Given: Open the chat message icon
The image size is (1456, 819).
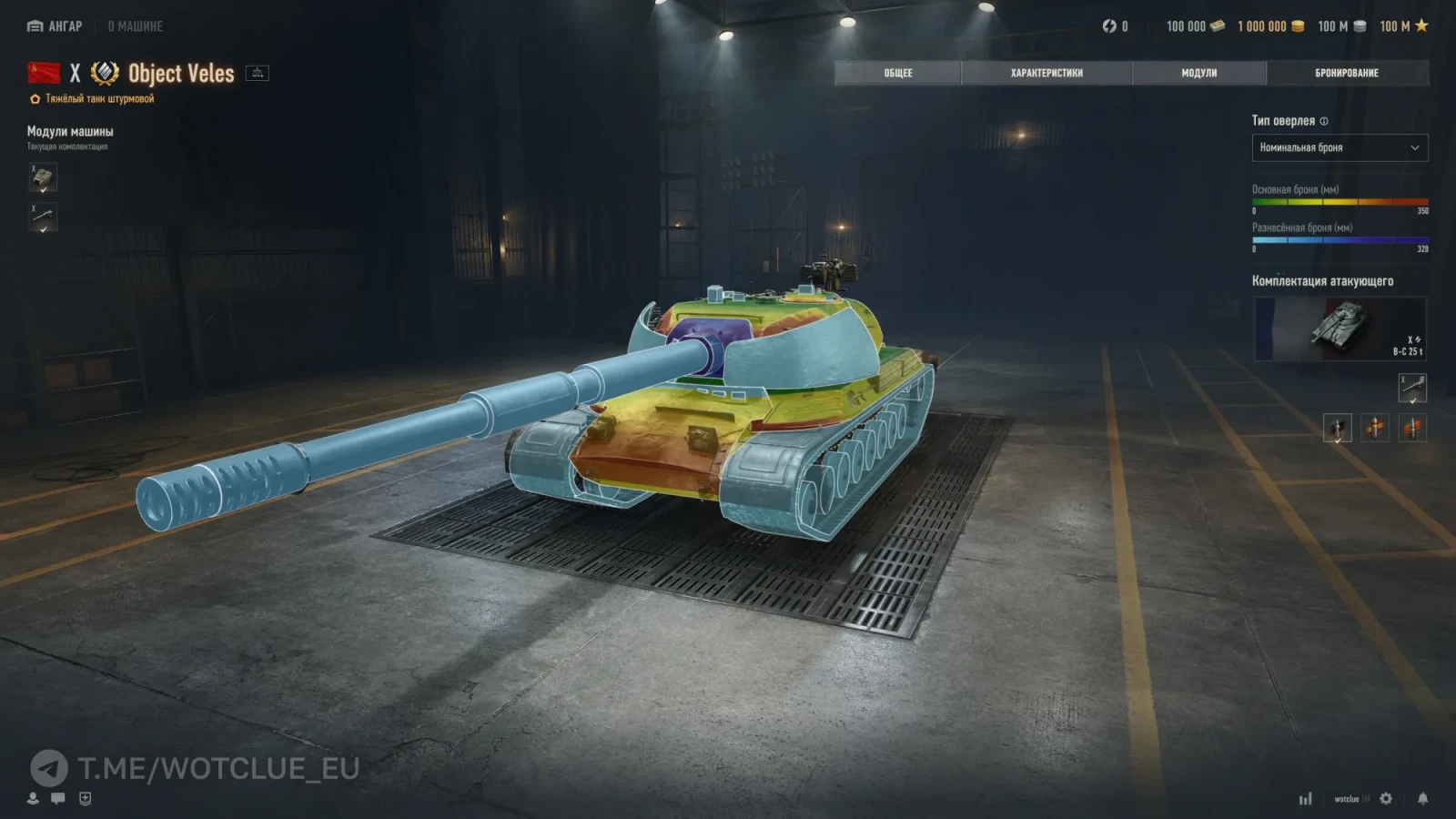Looking at the screenshot, I should (57, 798).
